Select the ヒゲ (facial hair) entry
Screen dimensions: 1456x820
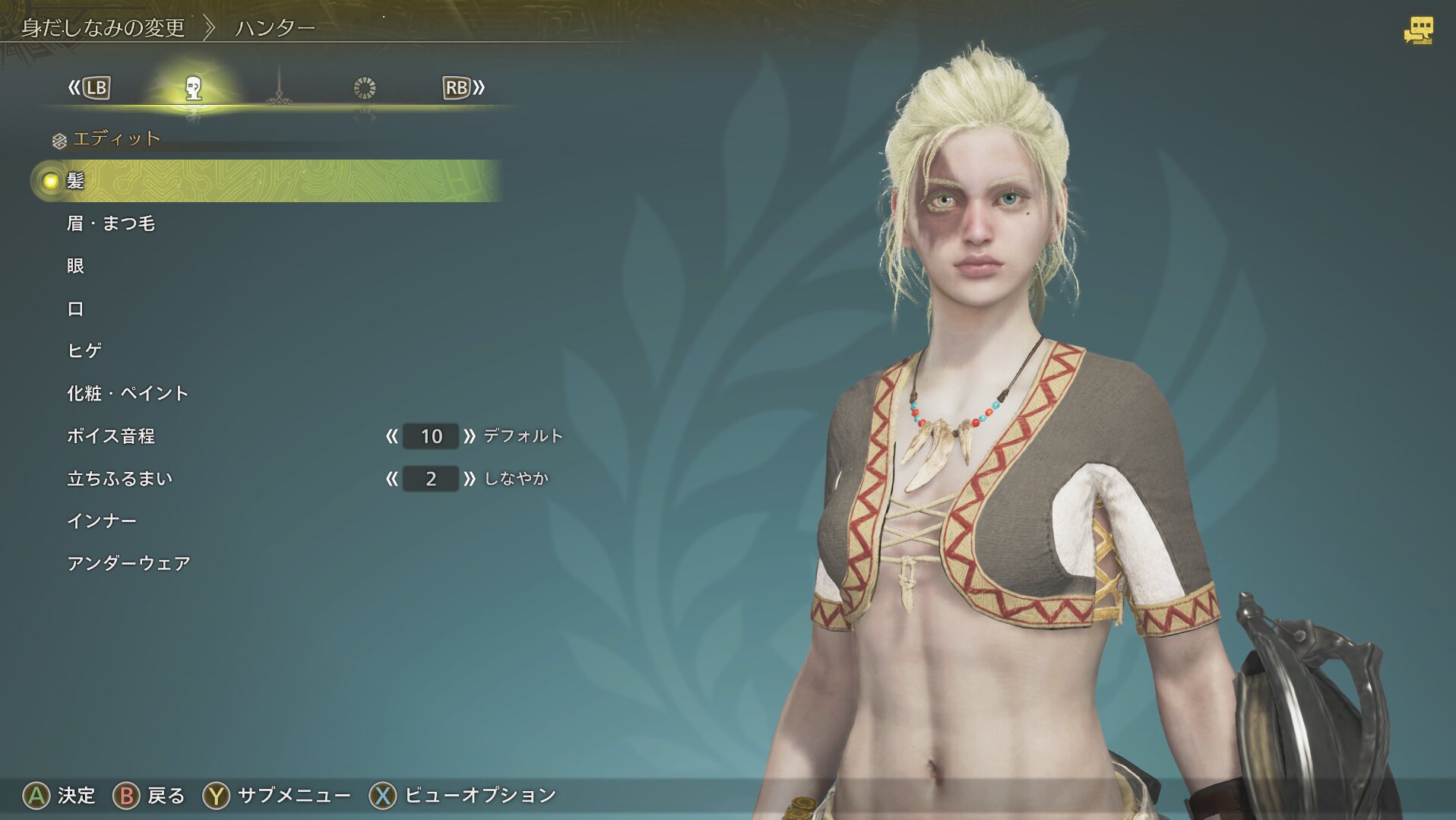pyautogui.click(x=84, y=350)
